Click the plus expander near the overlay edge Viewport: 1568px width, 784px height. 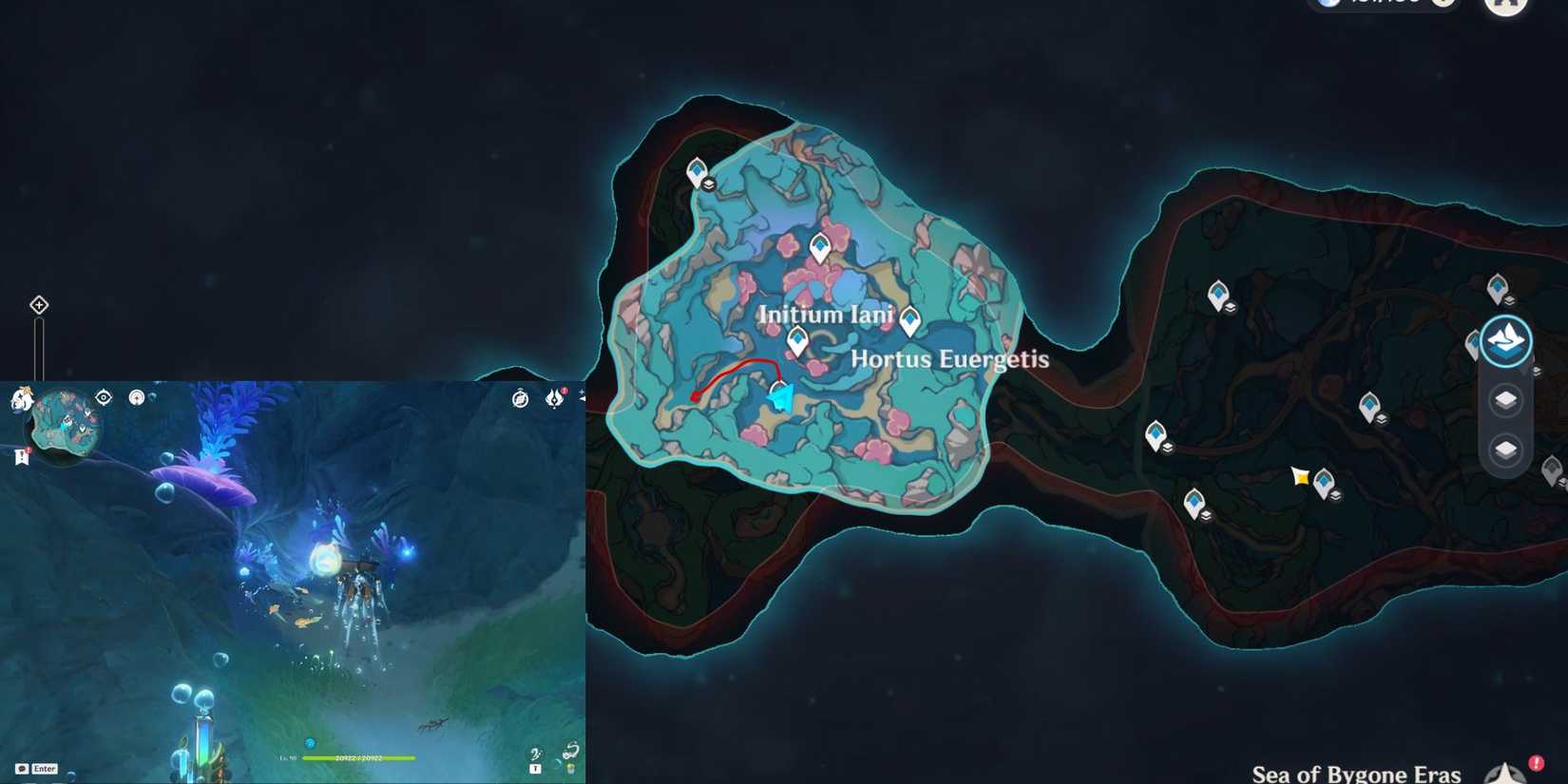point(583,392)
